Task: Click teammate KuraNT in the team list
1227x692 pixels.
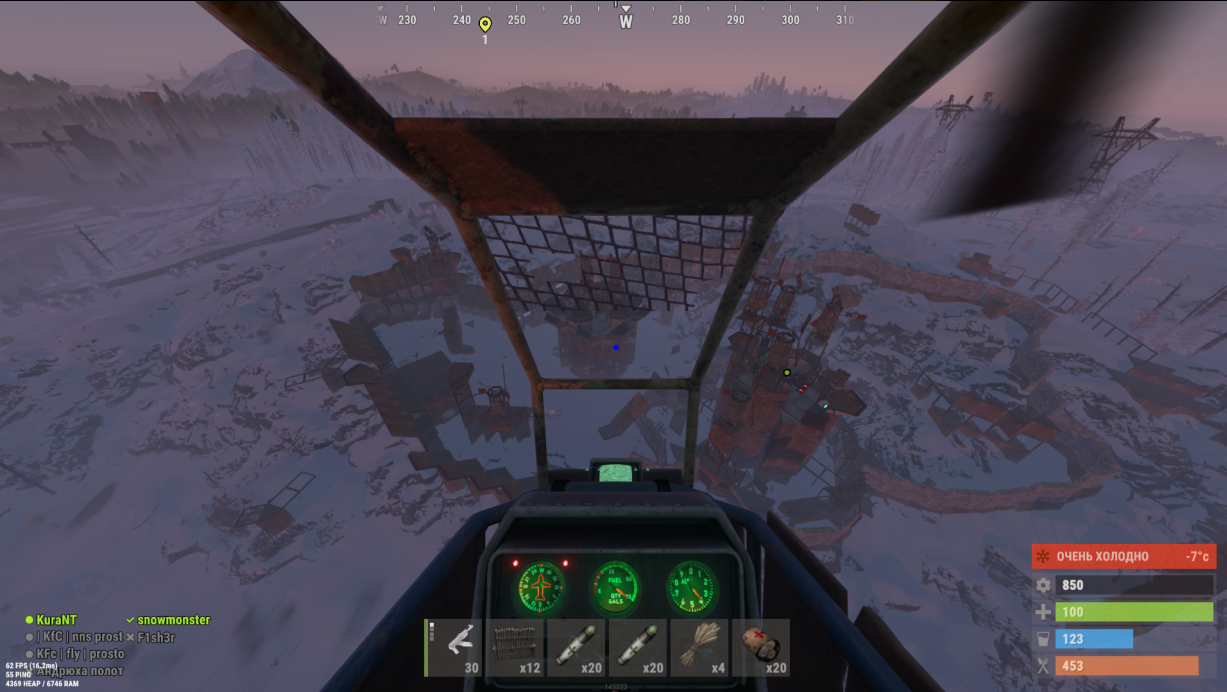Action: 56,620
